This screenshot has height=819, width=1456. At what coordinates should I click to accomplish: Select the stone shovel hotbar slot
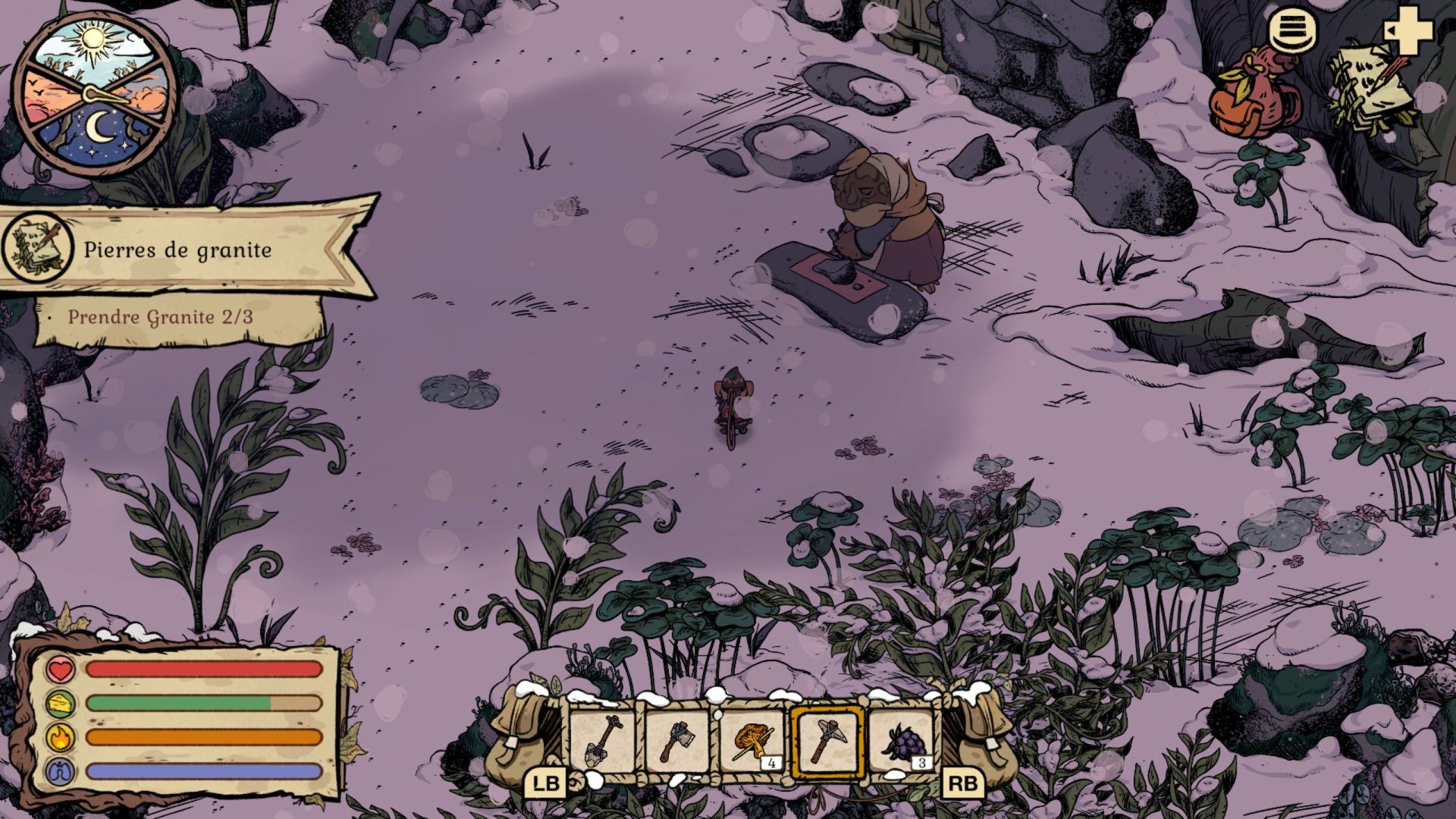pyautogui.click(x=603, y=741)
